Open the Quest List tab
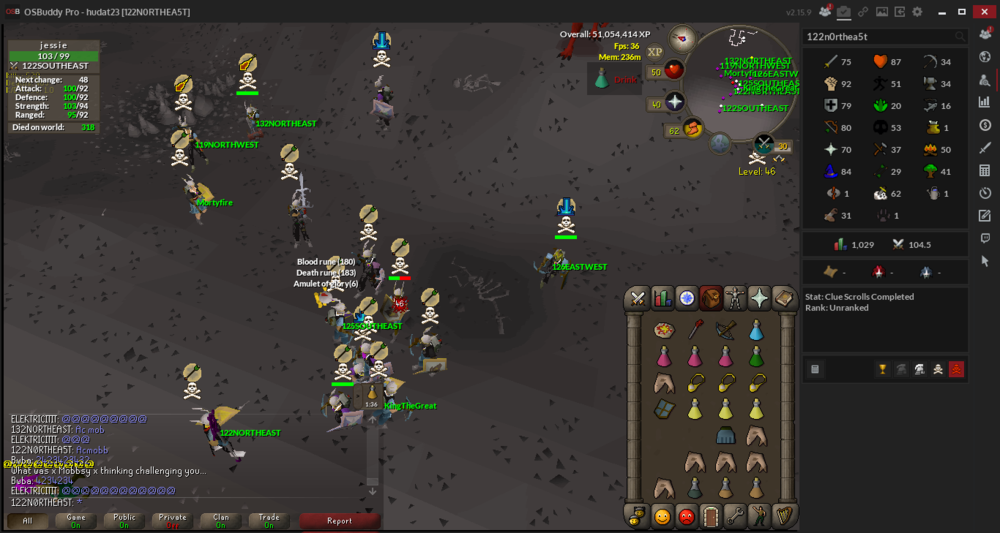 click(x=687, y=298)
